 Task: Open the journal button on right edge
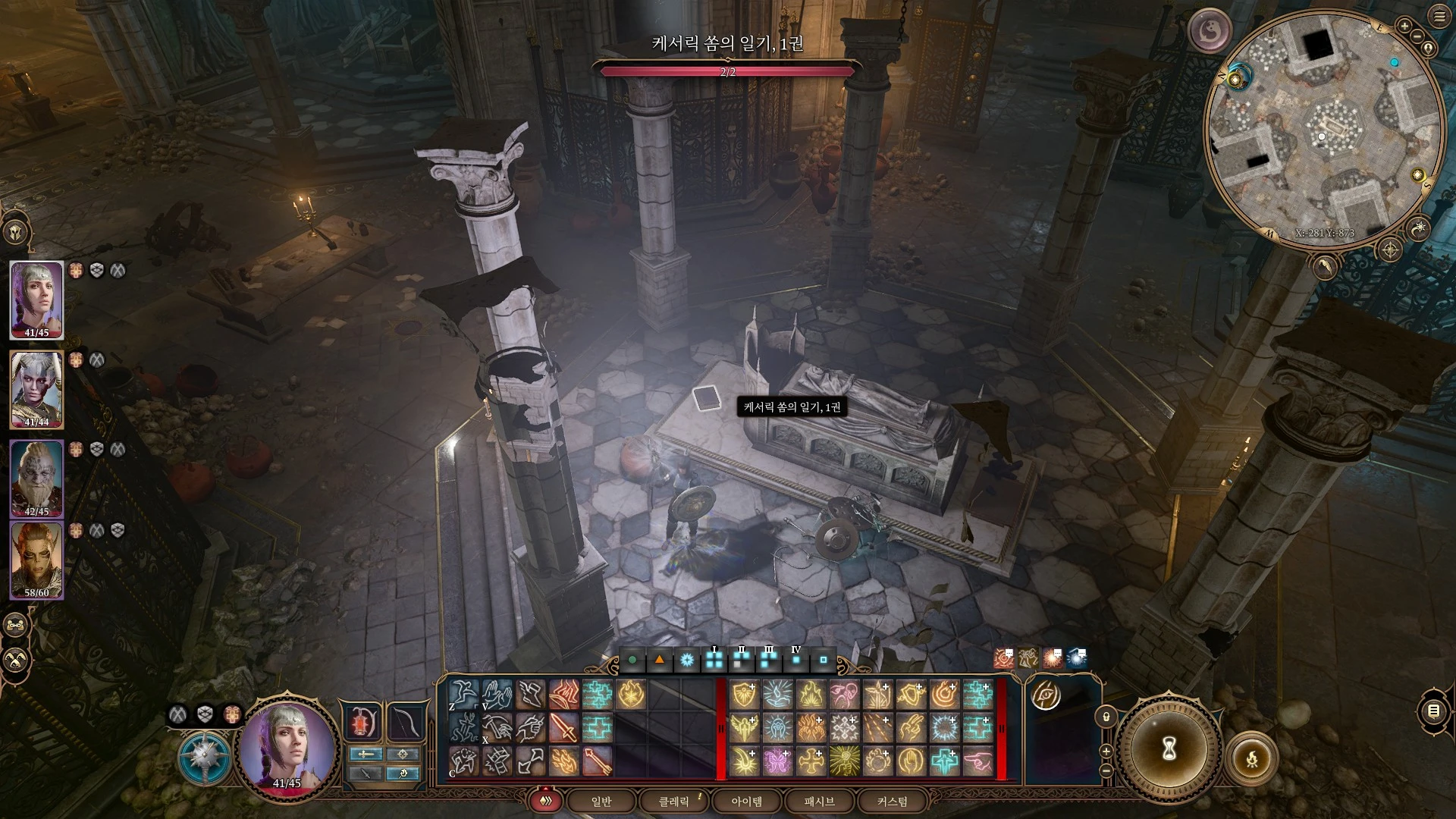(1433, 711)
